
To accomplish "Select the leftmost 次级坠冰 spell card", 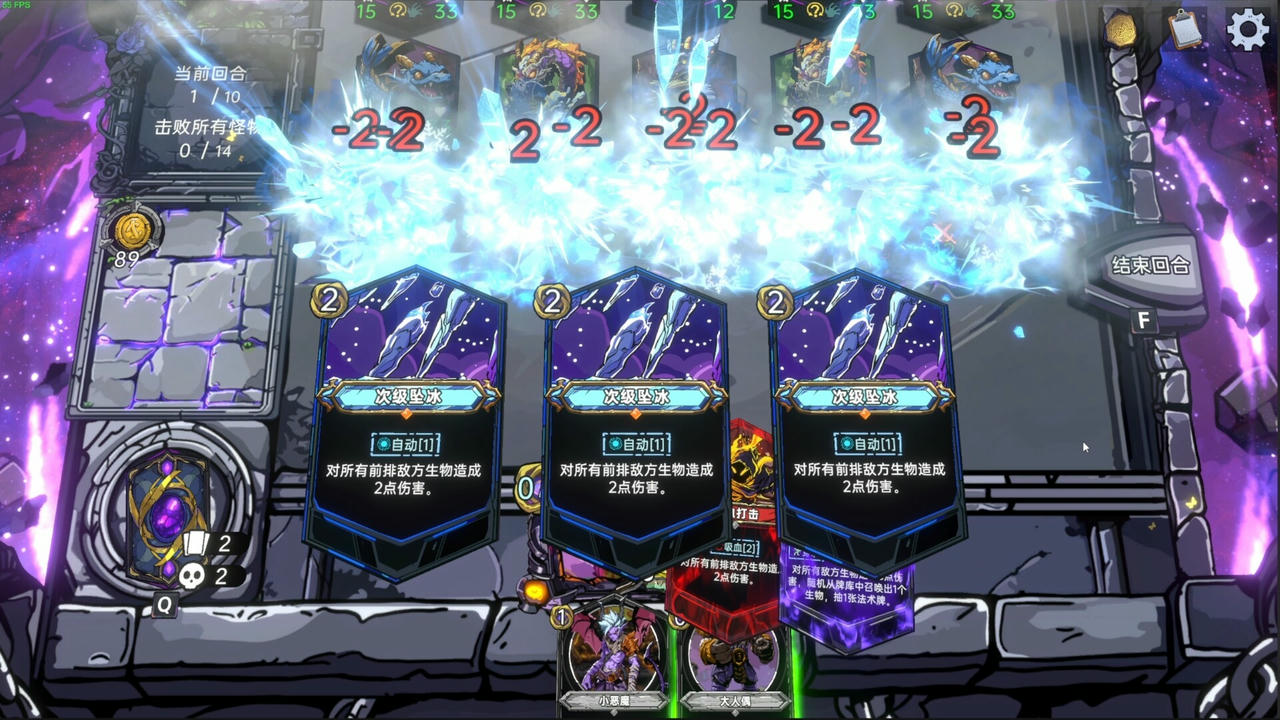I will [404, 420].
